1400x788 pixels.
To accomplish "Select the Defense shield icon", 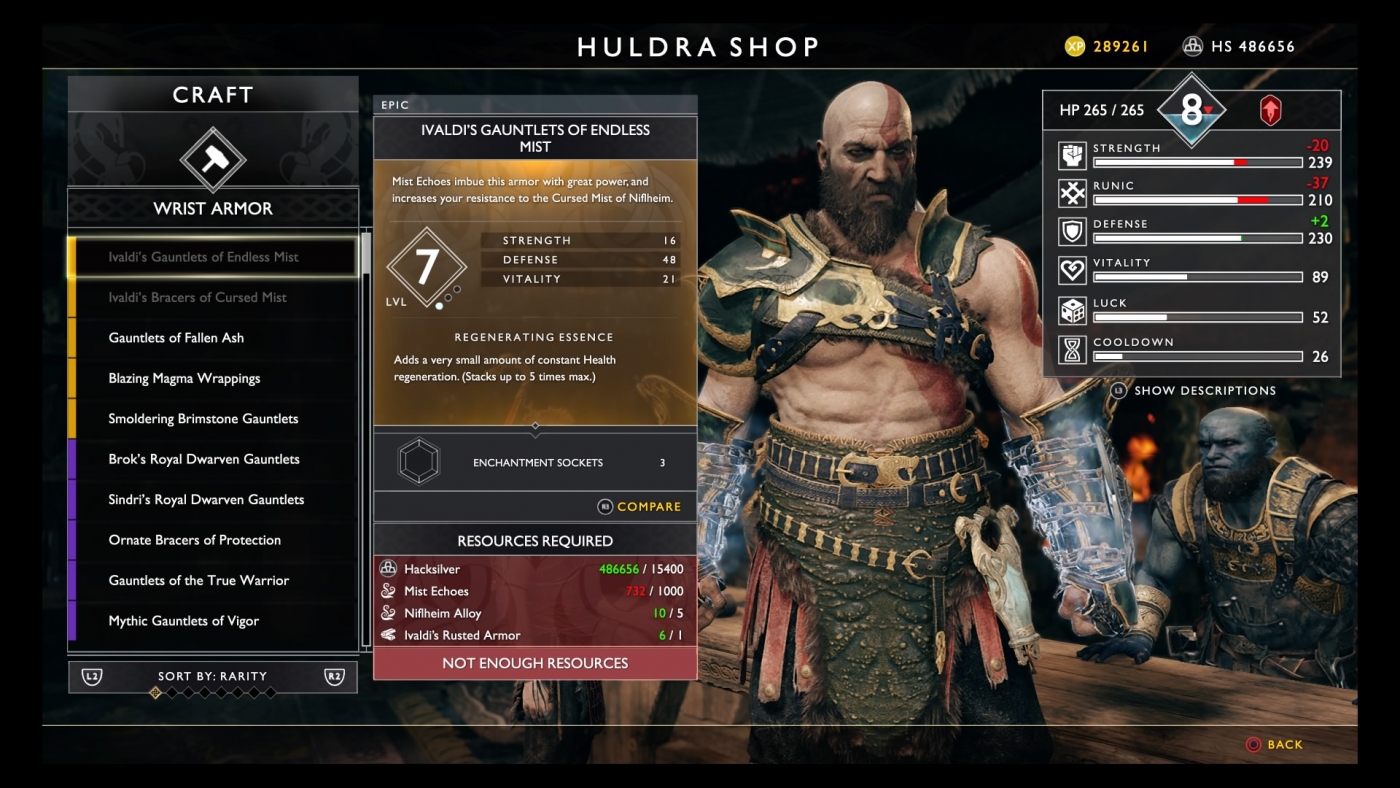I will pos(1070,228).
